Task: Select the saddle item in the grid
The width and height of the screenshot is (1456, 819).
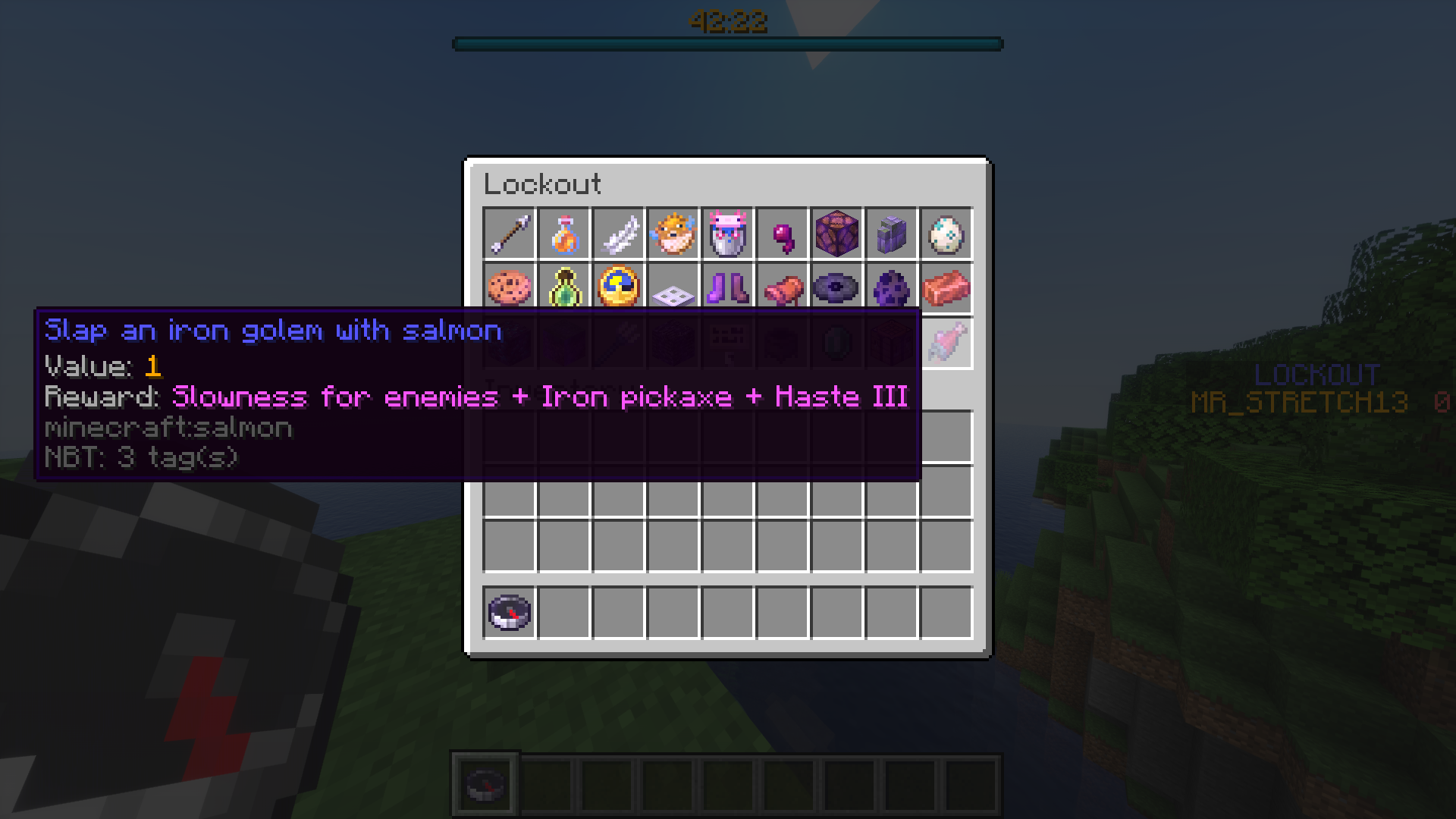Action: pos(783,290)
